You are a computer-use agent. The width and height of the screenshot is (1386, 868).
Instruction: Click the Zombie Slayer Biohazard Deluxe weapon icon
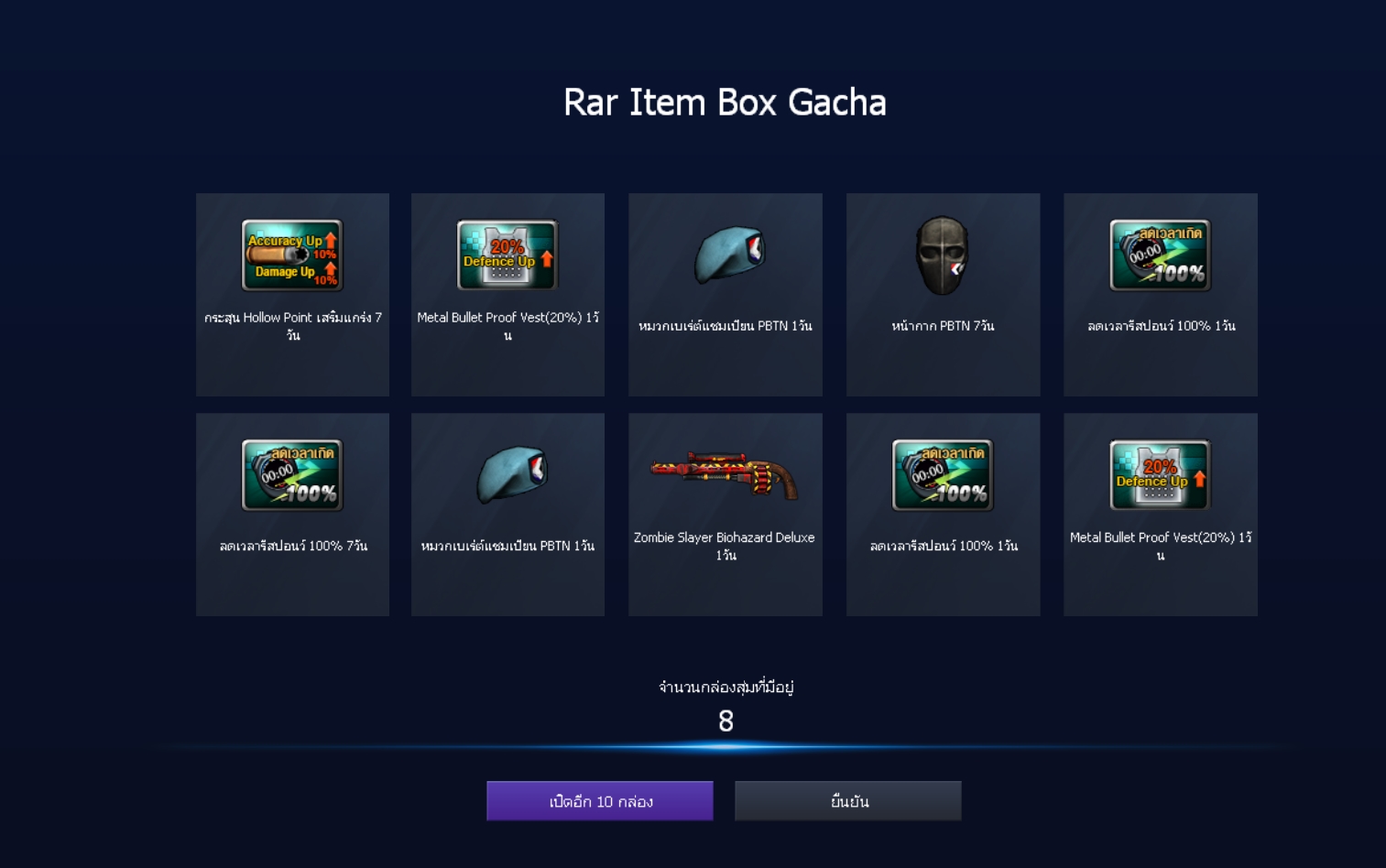725,474
